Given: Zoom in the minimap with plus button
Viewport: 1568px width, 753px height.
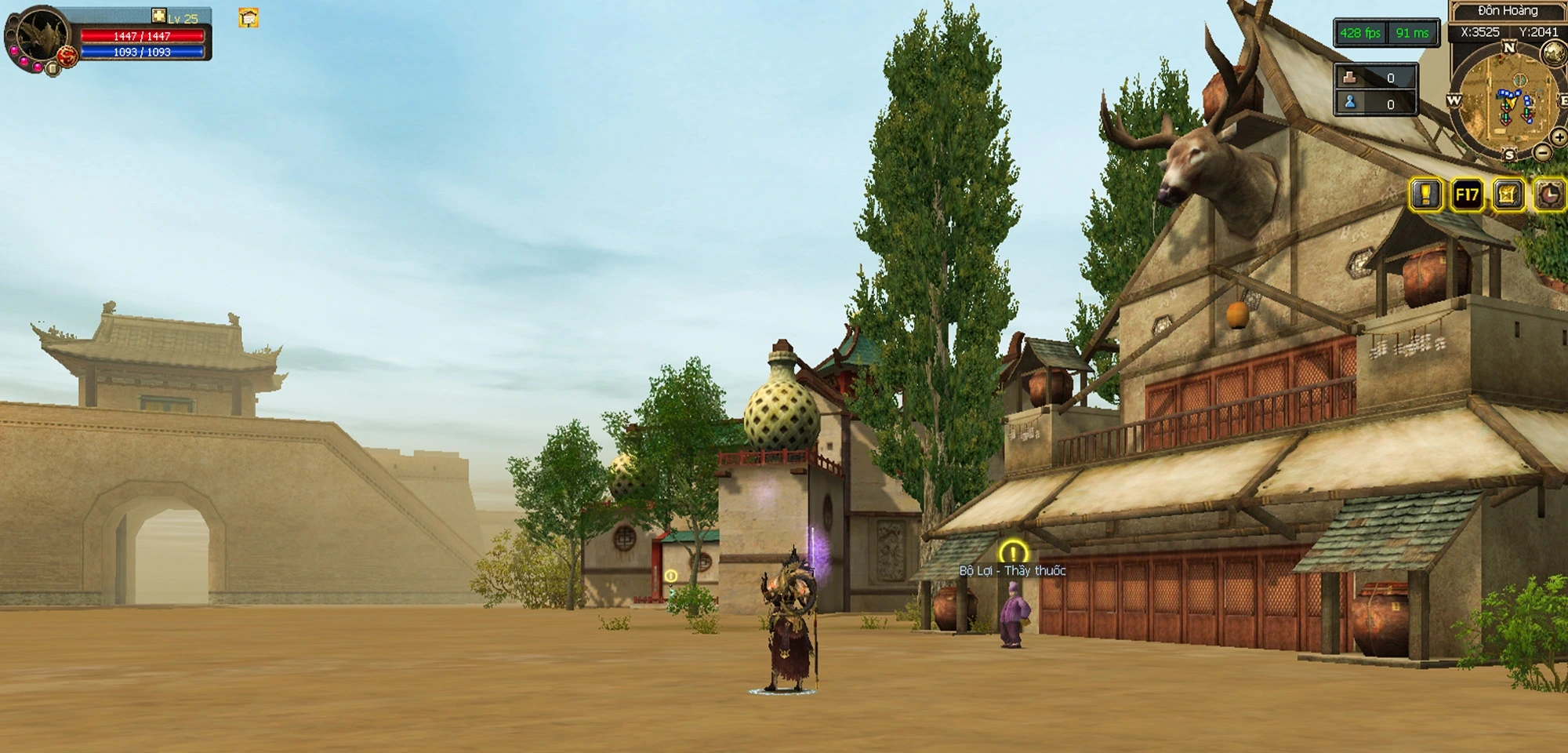Looking at the screenshot, I should pyautogui.click(x=1559, y=138).
